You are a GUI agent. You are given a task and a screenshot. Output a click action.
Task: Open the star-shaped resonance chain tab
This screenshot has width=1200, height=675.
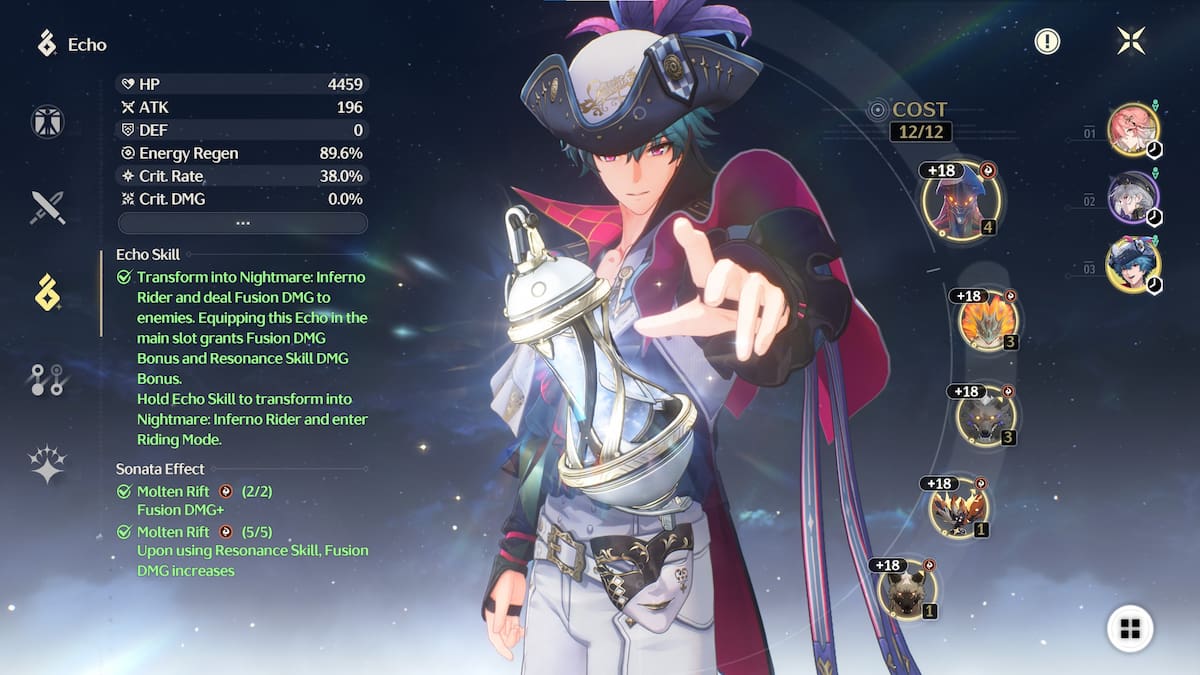click(47, 464)
